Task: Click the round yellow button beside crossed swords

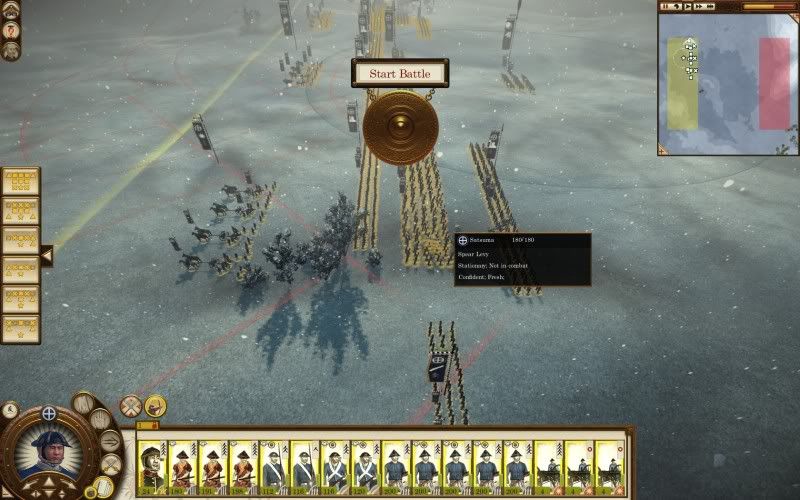Action: point(155,405)
